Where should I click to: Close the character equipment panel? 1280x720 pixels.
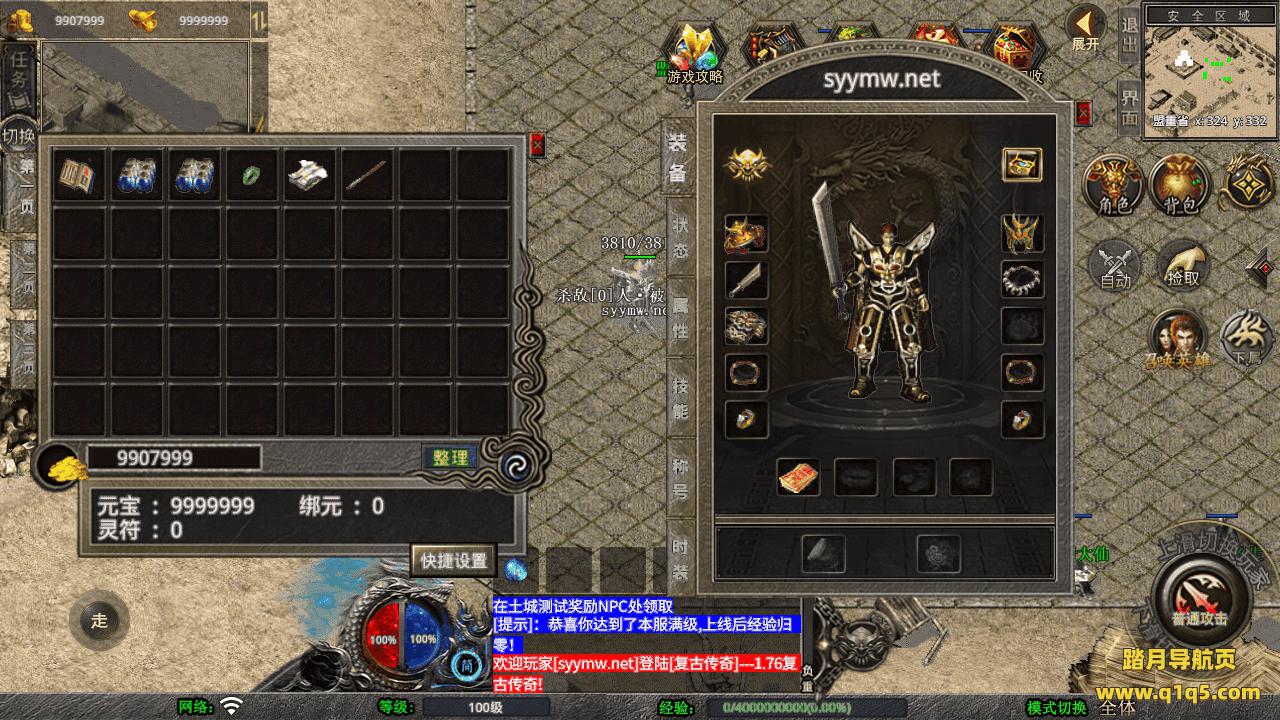click(x=1083, y=113)
